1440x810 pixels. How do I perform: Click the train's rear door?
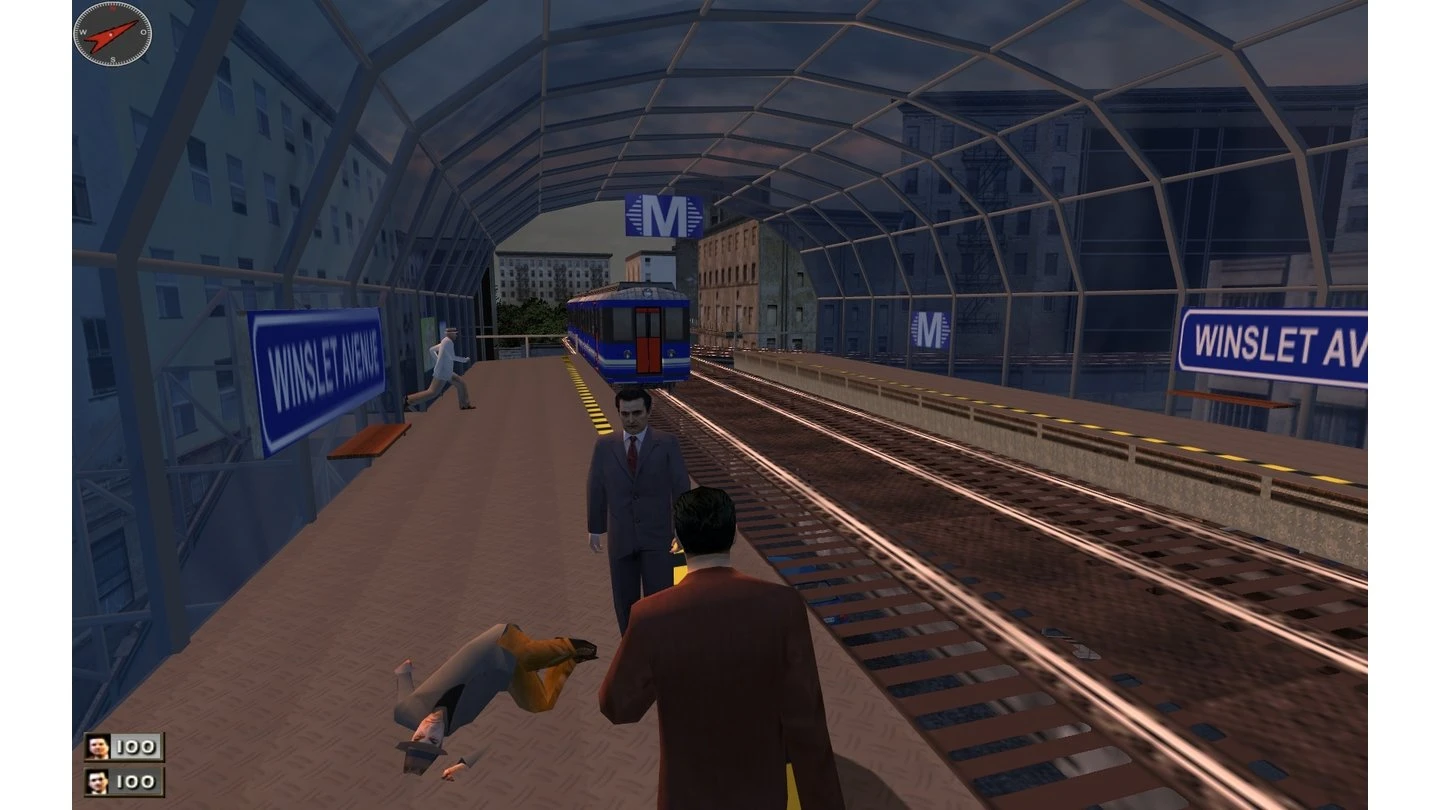648,340
